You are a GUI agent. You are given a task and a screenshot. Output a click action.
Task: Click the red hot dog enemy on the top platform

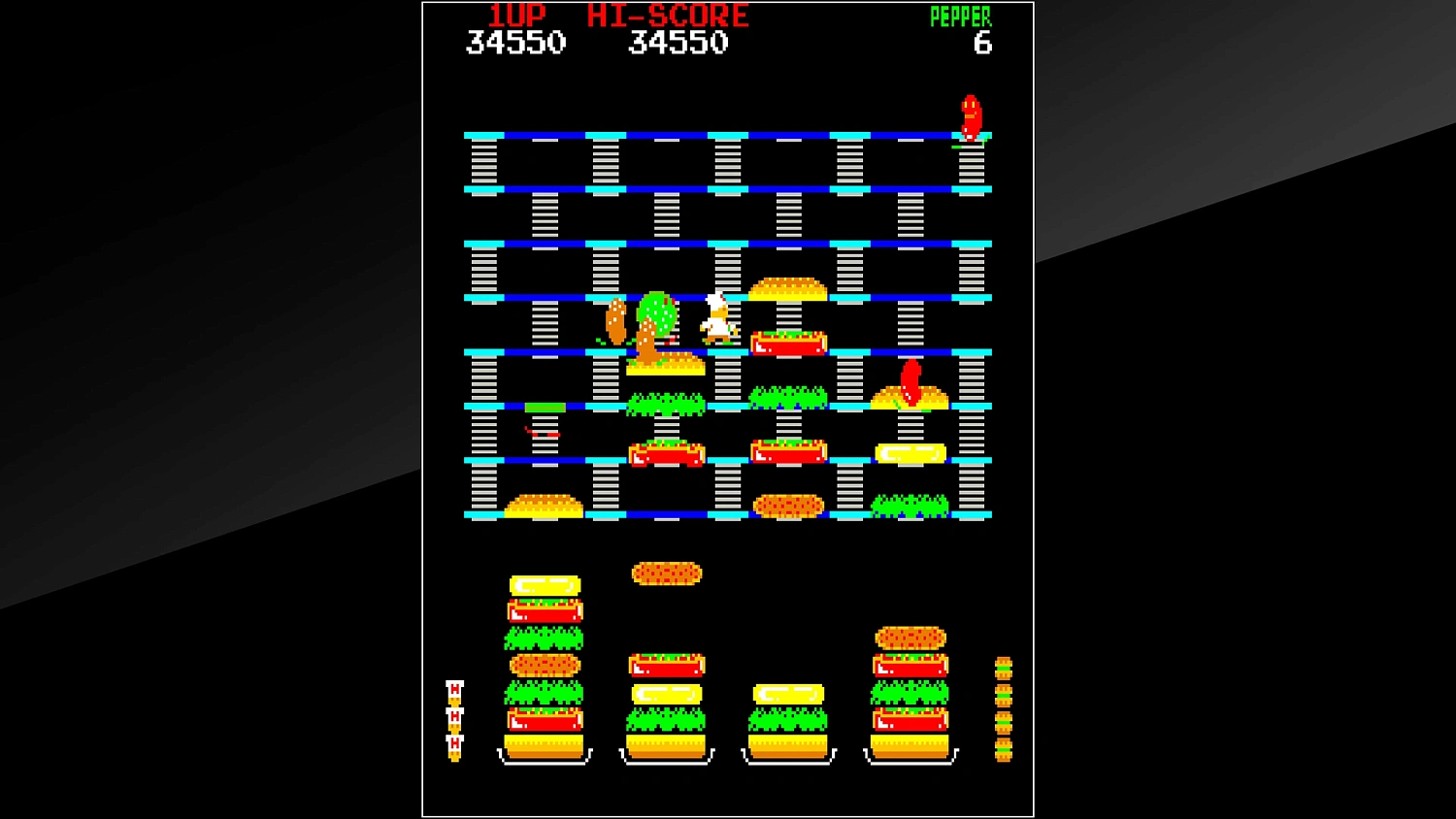point(973,114)
